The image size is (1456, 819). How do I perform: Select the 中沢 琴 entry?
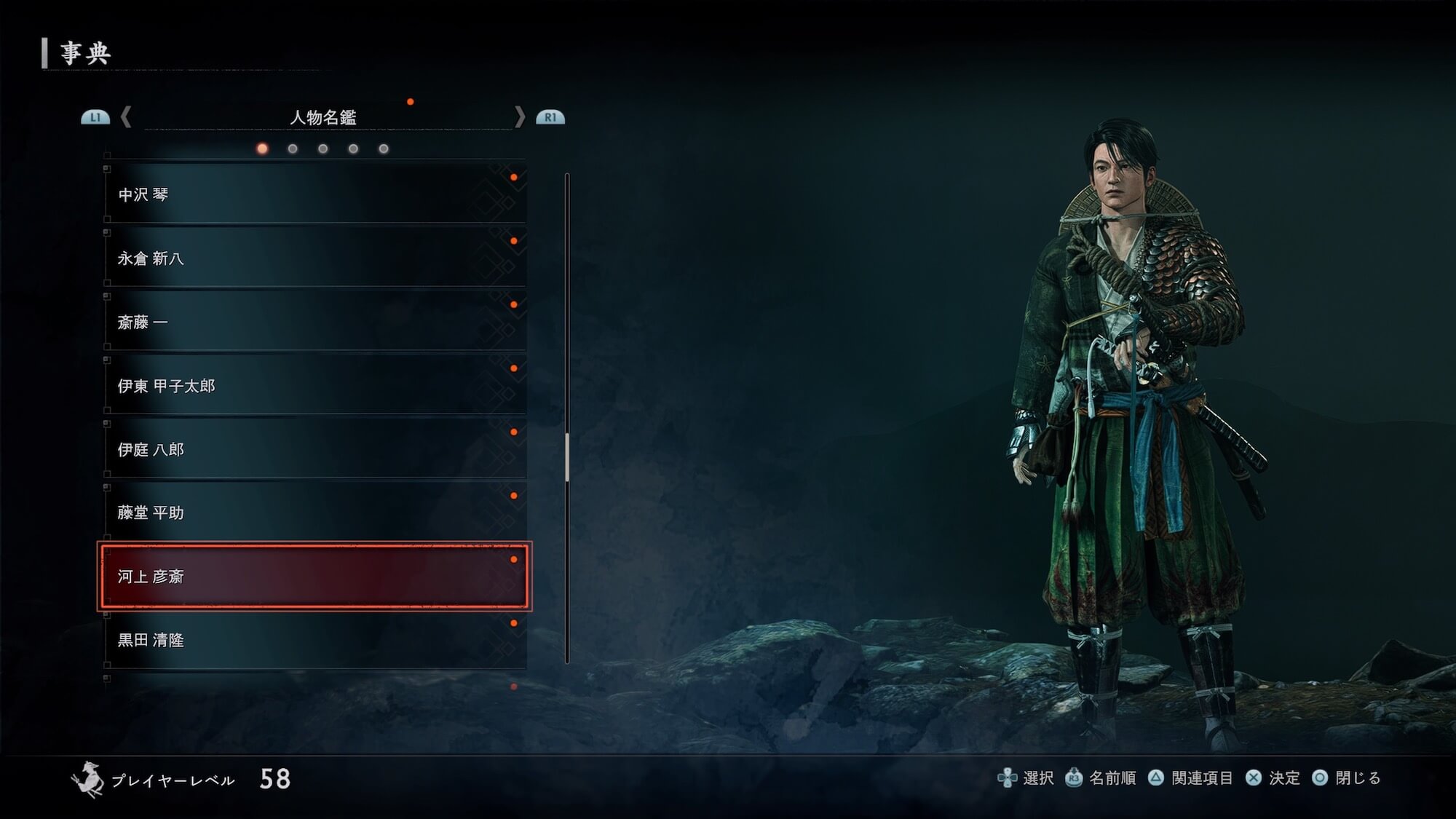coord(314,194)
